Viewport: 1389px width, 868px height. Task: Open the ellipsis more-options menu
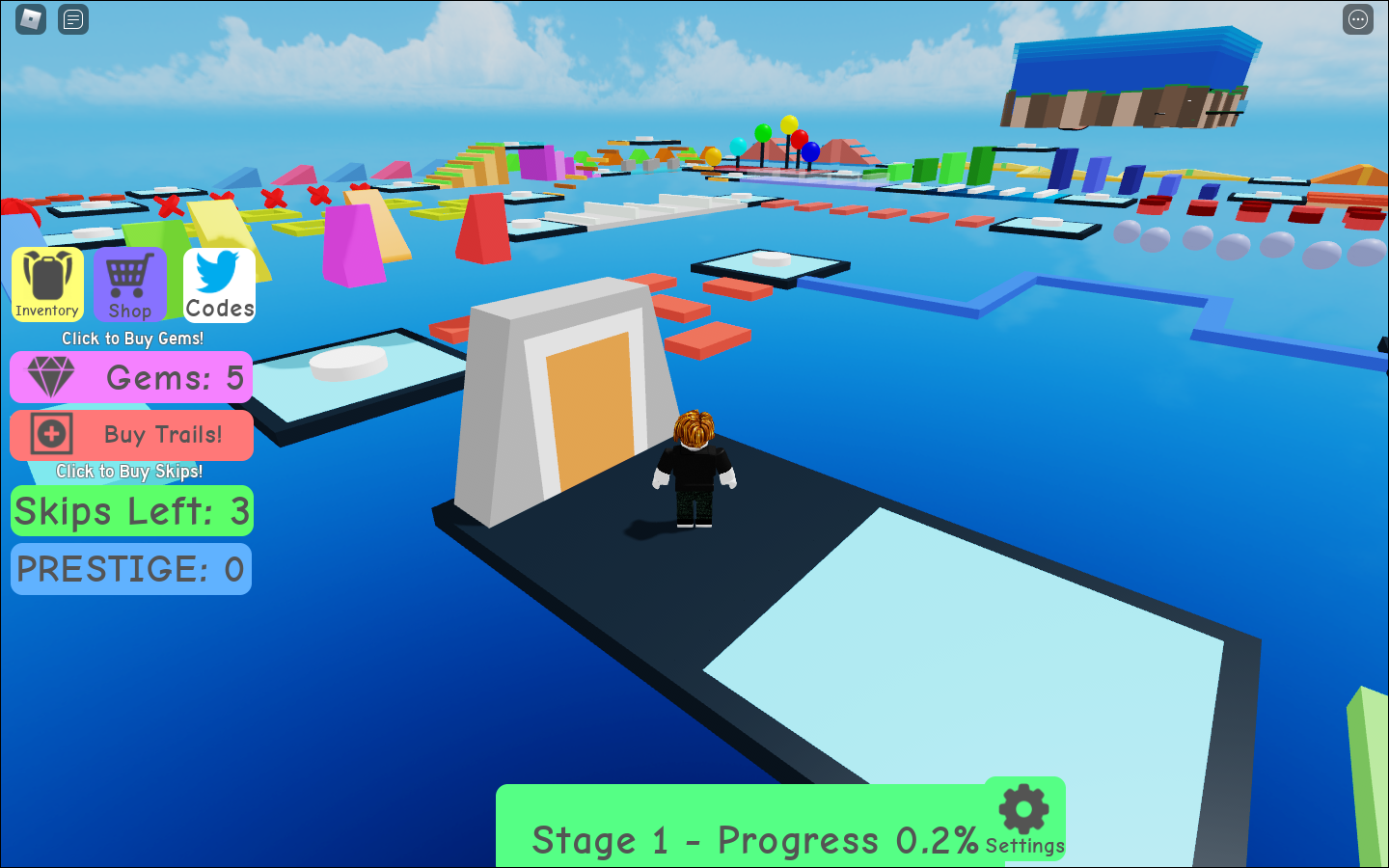pyautogui.click(x=1358, y=19)
